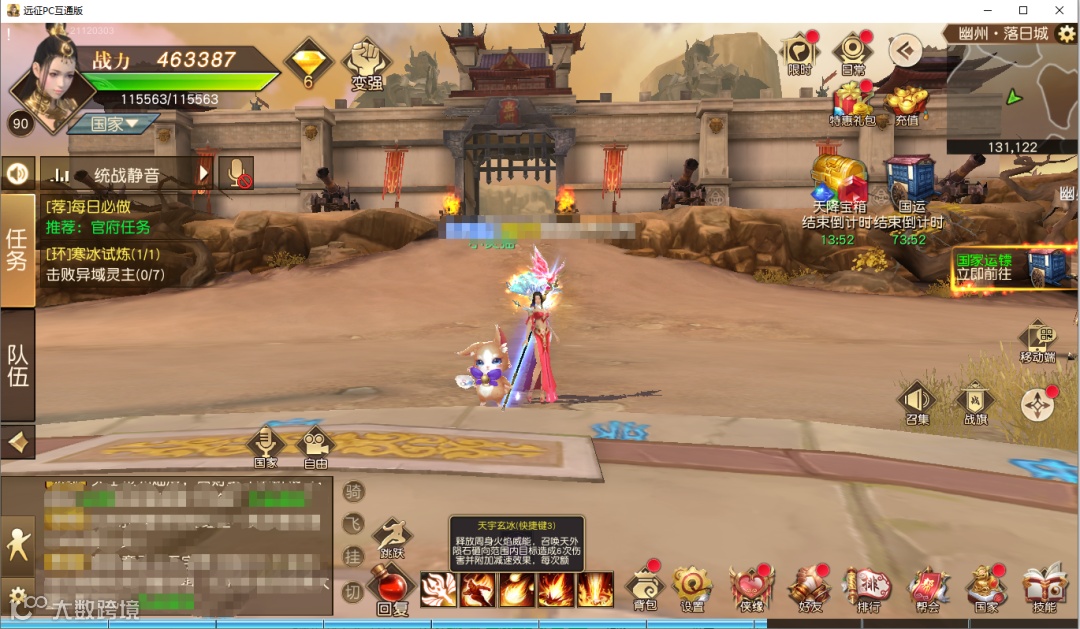Open the 好友 friends list
Viewport: 1080px width, 629px height.
(809, 586)
